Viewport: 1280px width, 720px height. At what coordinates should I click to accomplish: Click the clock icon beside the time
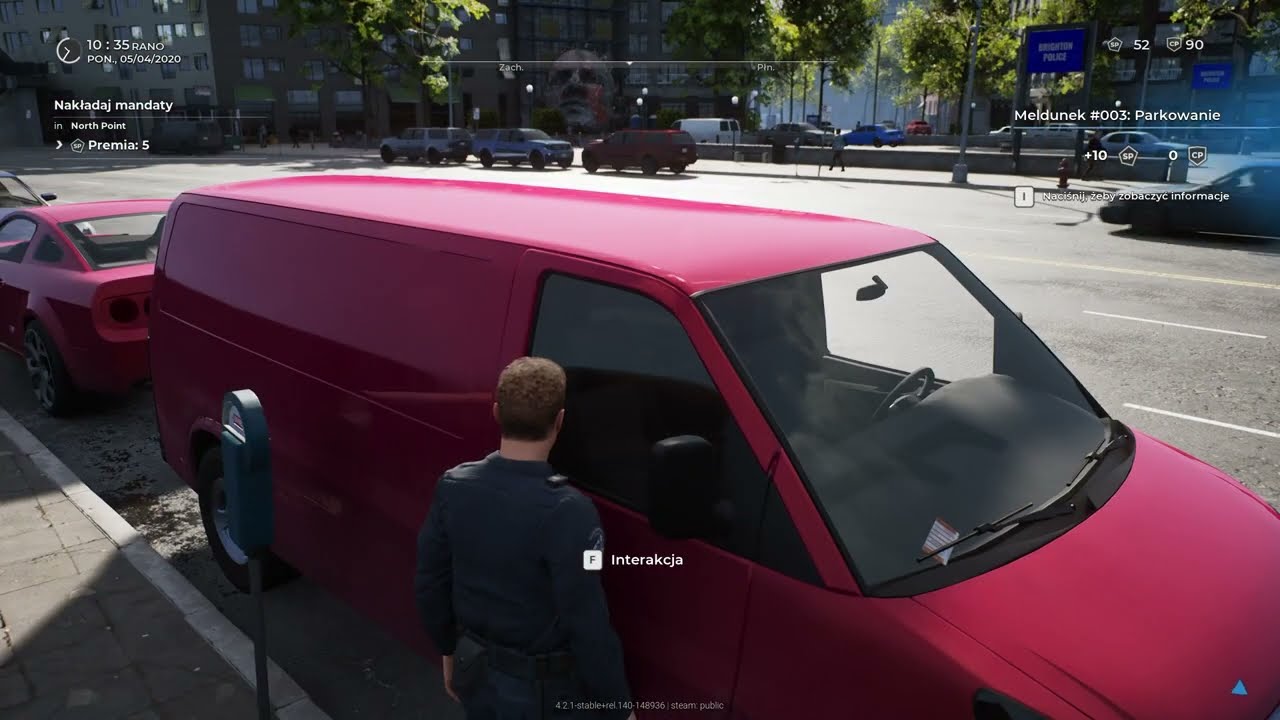[68, 51]
